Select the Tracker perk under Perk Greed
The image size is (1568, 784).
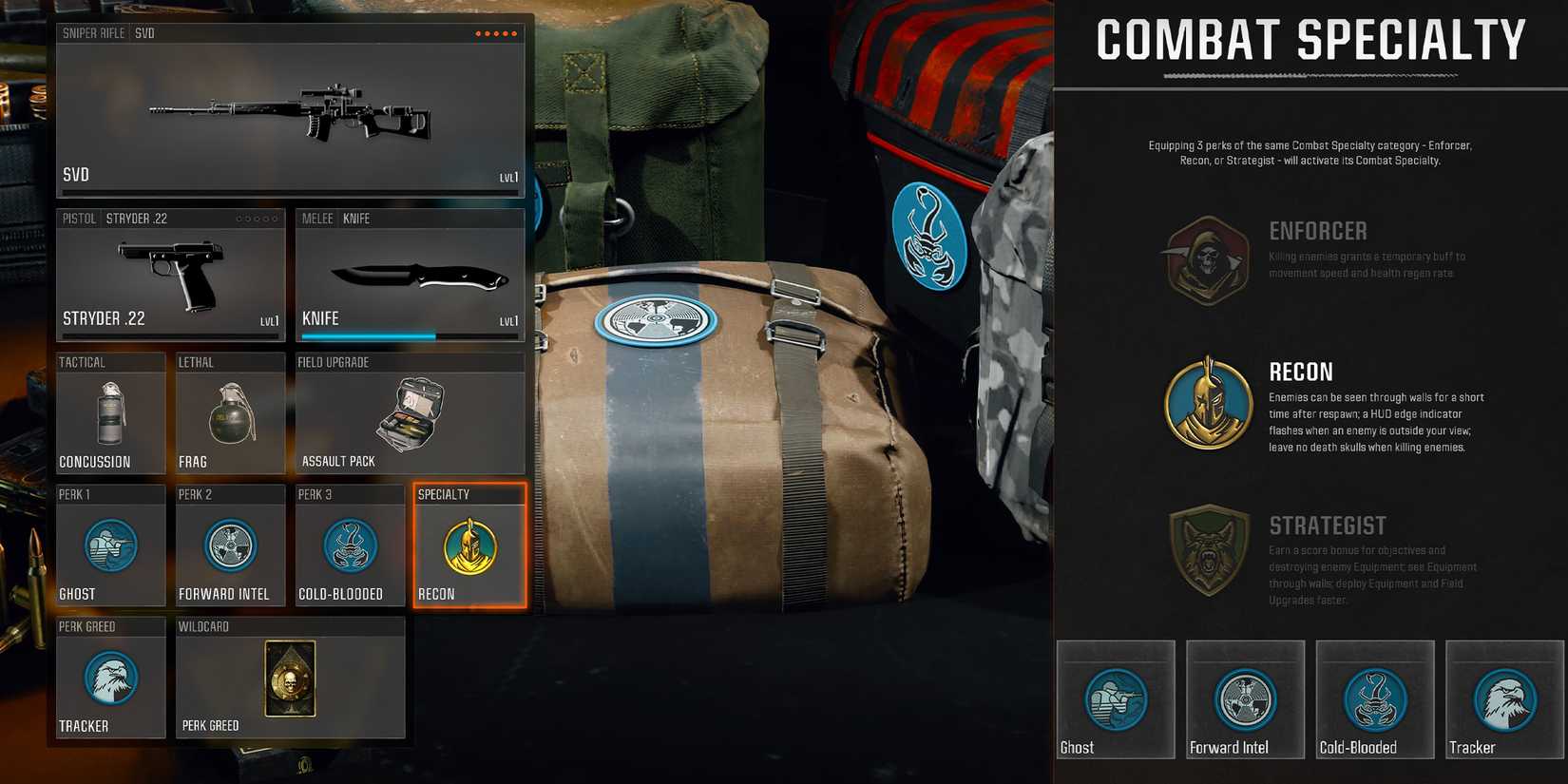point(110,679)
